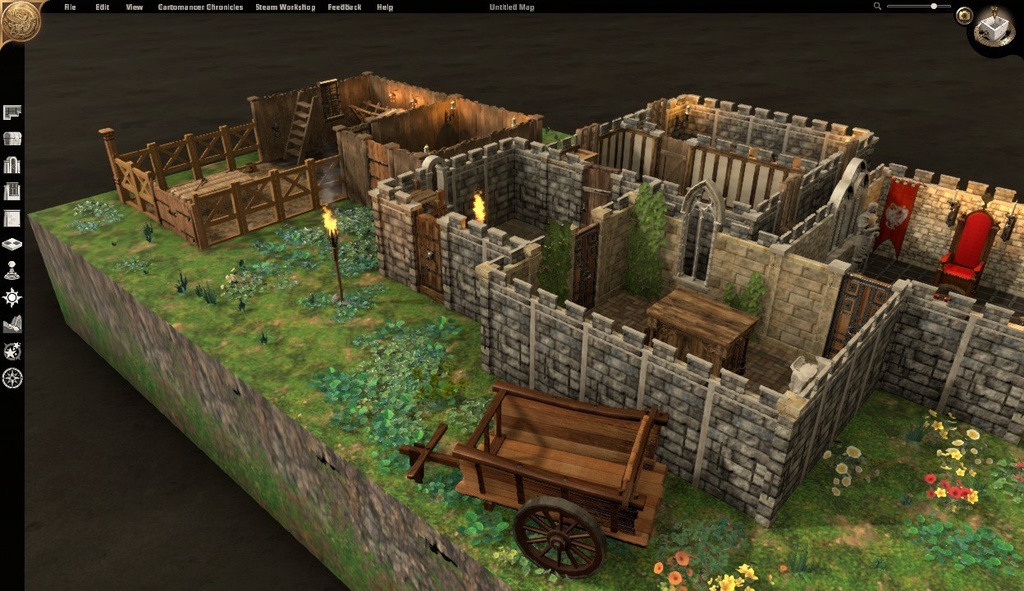
Task: Open the Steam Workshop menu
Action: pos(286,7)
